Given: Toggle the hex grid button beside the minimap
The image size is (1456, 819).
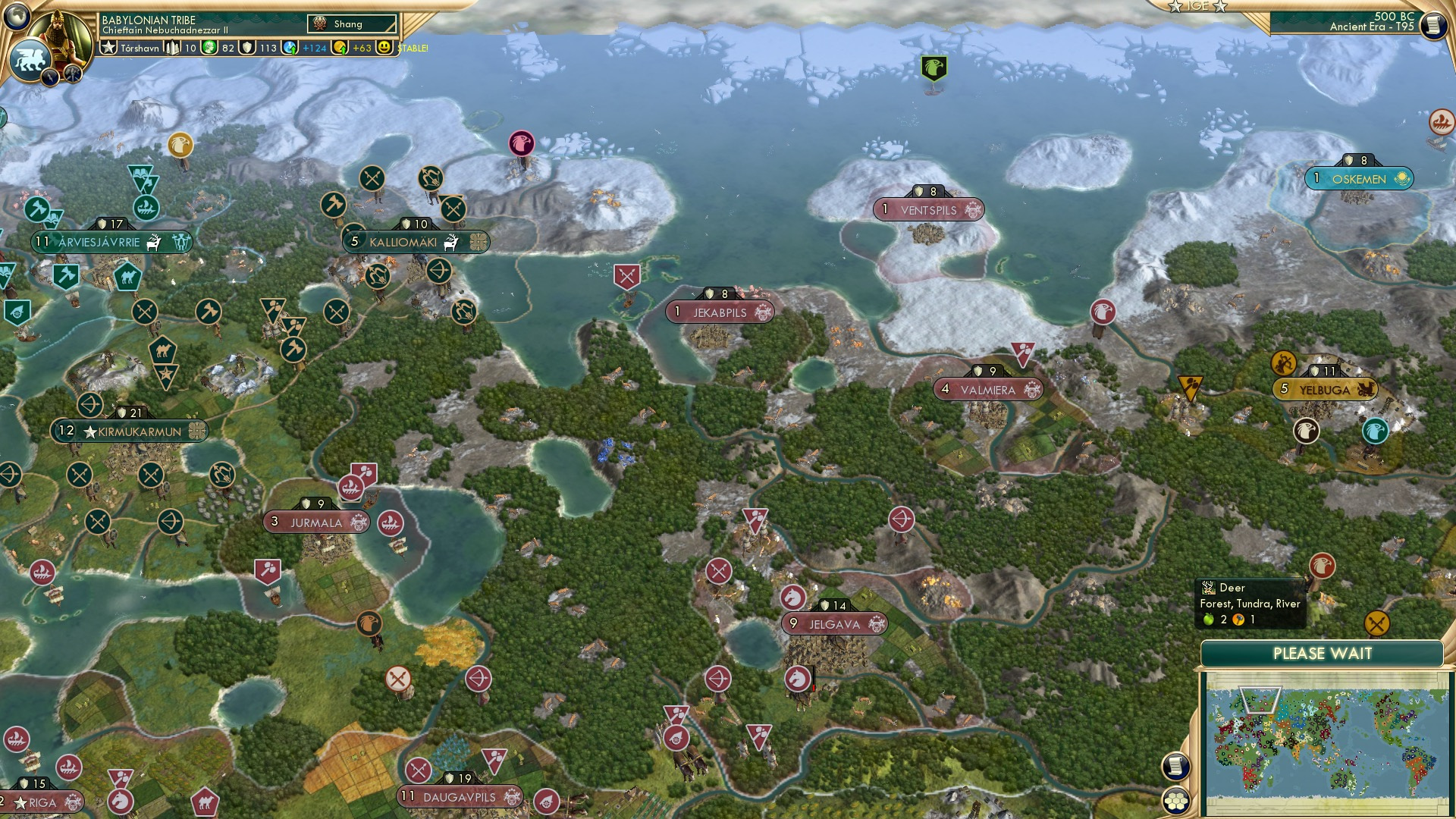Looking at the screenshot, I should pos(1175,801).
